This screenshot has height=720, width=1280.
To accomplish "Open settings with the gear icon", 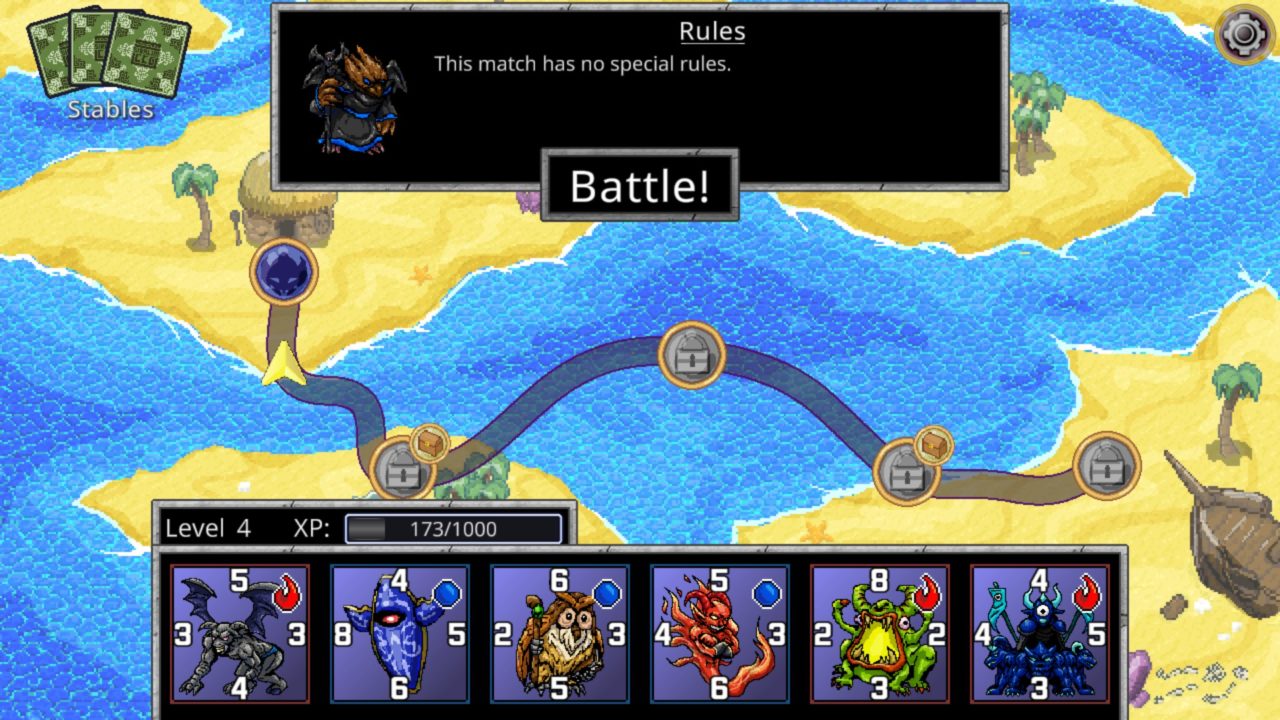I will 1243,37.
